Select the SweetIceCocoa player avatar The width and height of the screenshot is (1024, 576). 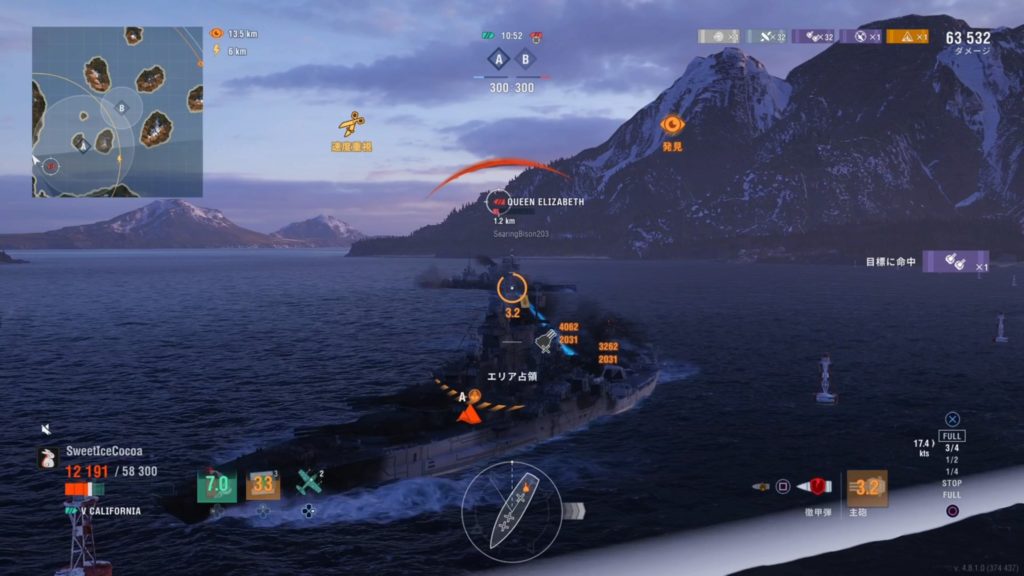[x=47, y=458]
